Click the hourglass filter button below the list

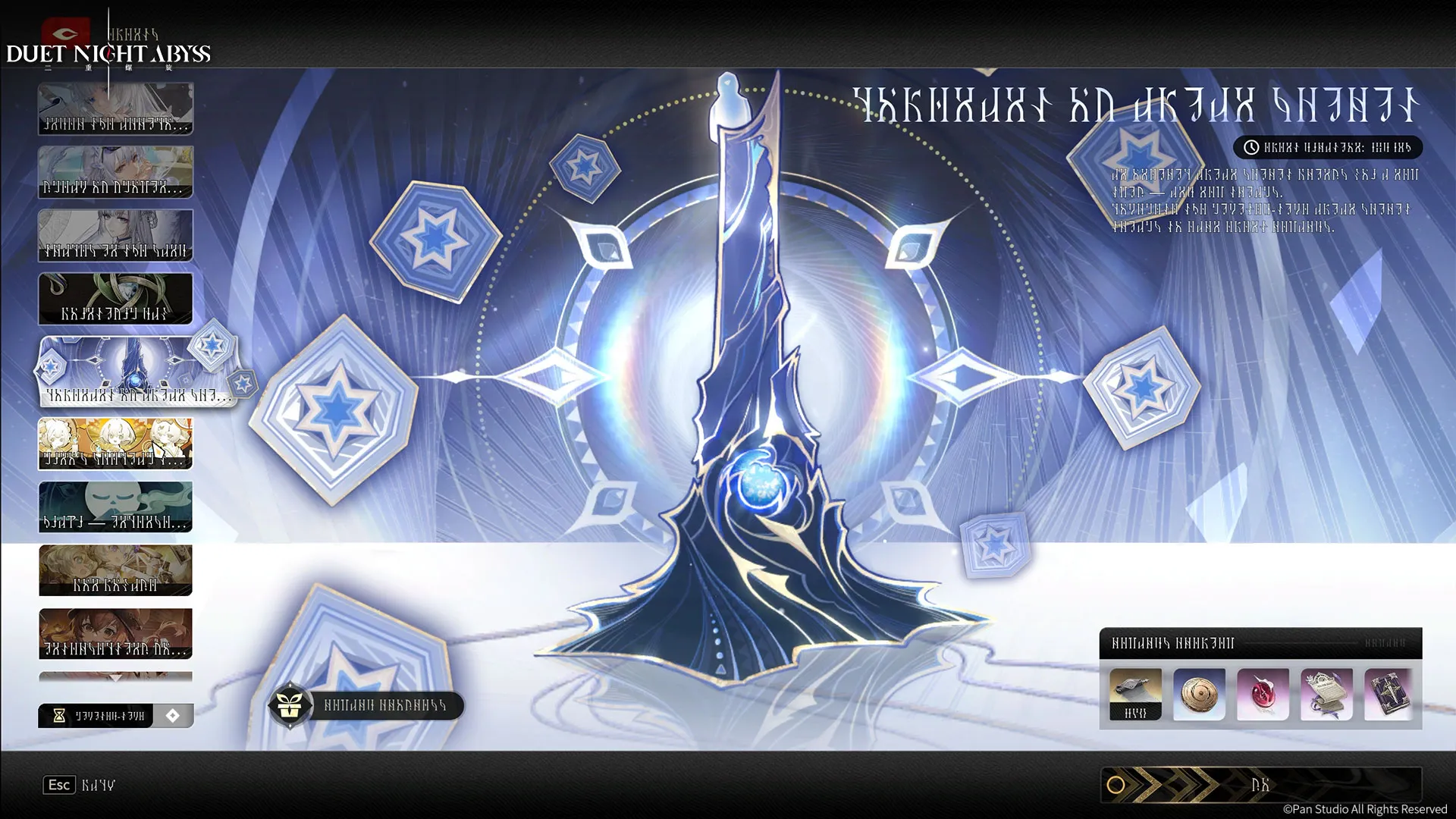pos(96,716)
